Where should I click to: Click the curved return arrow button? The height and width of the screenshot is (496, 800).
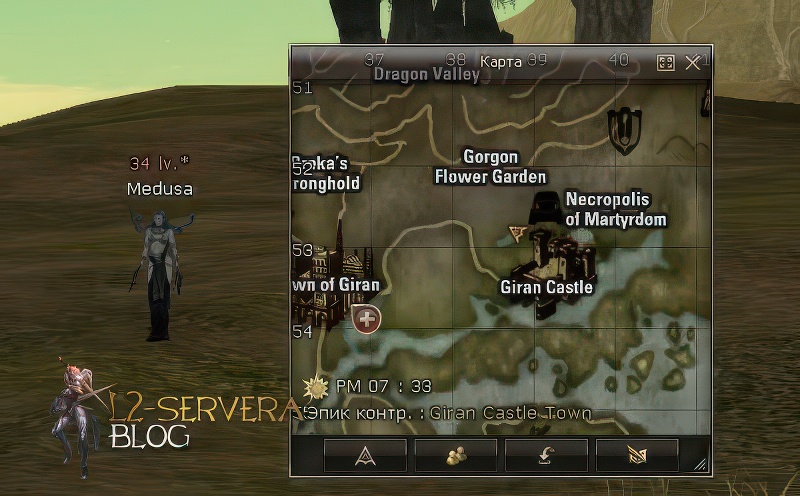point(546,455)
